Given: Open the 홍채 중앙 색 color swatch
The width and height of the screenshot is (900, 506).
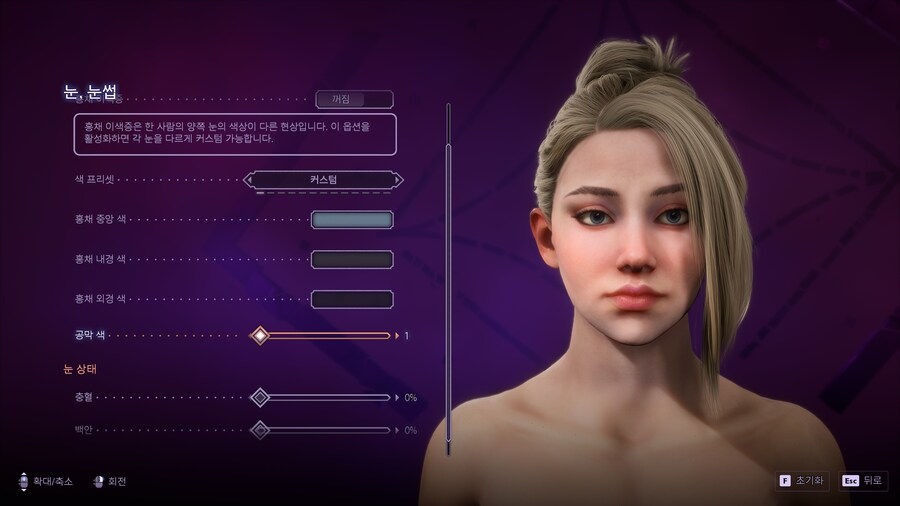Looking at the screenshot, I should pyautogui.click(x=352, y=220).
